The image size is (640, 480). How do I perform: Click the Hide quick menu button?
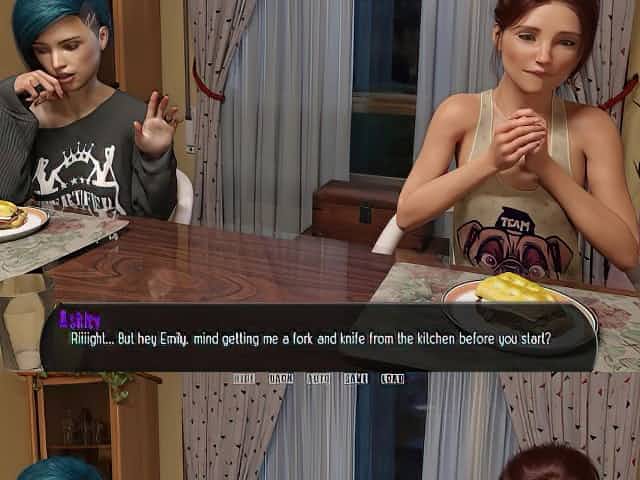click(244, 379)
